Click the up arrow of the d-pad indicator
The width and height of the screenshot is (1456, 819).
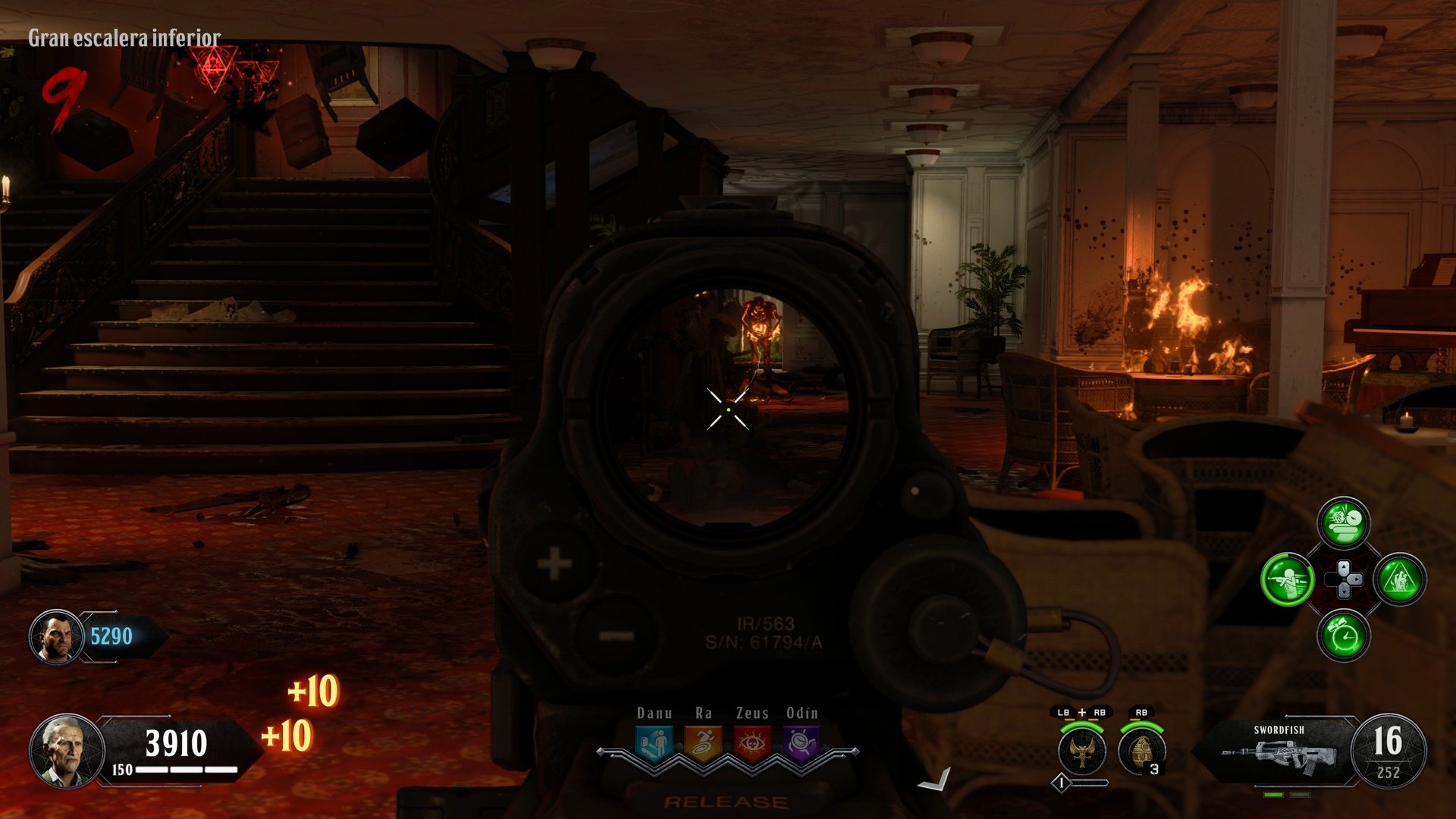[x=1343, y=566]
